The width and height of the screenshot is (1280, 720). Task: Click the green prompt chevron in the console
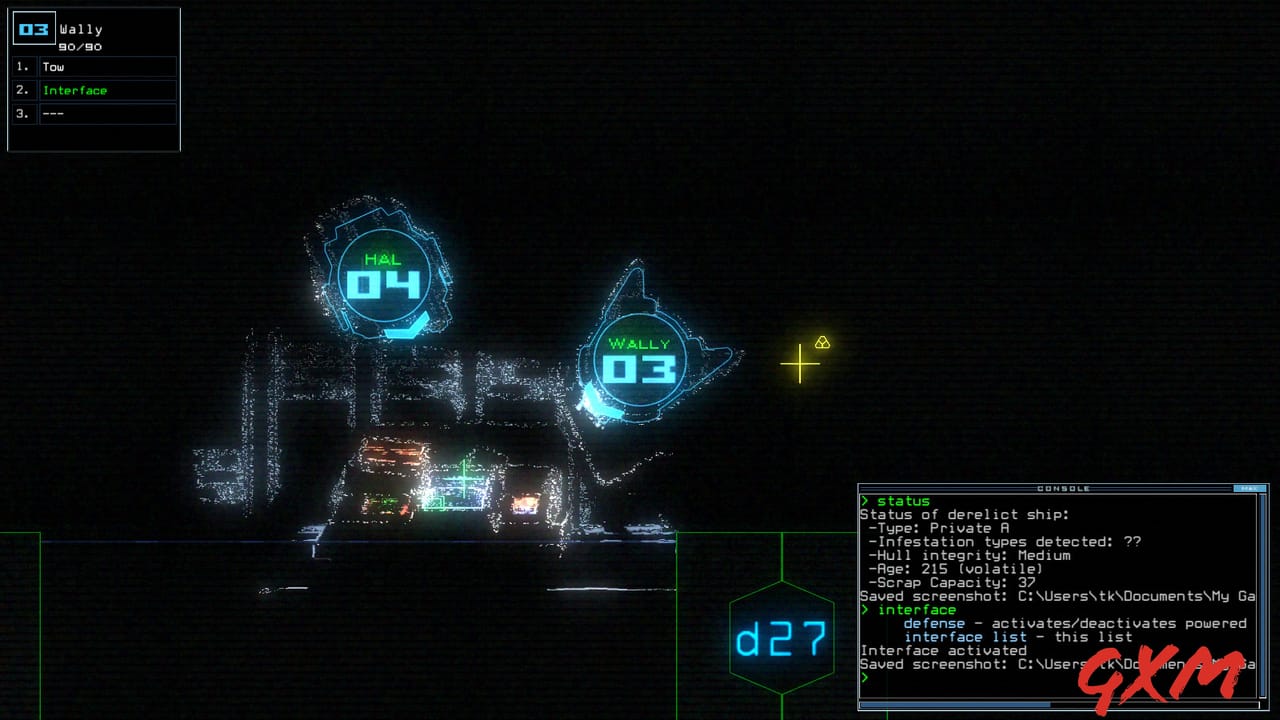pos(865,677)
